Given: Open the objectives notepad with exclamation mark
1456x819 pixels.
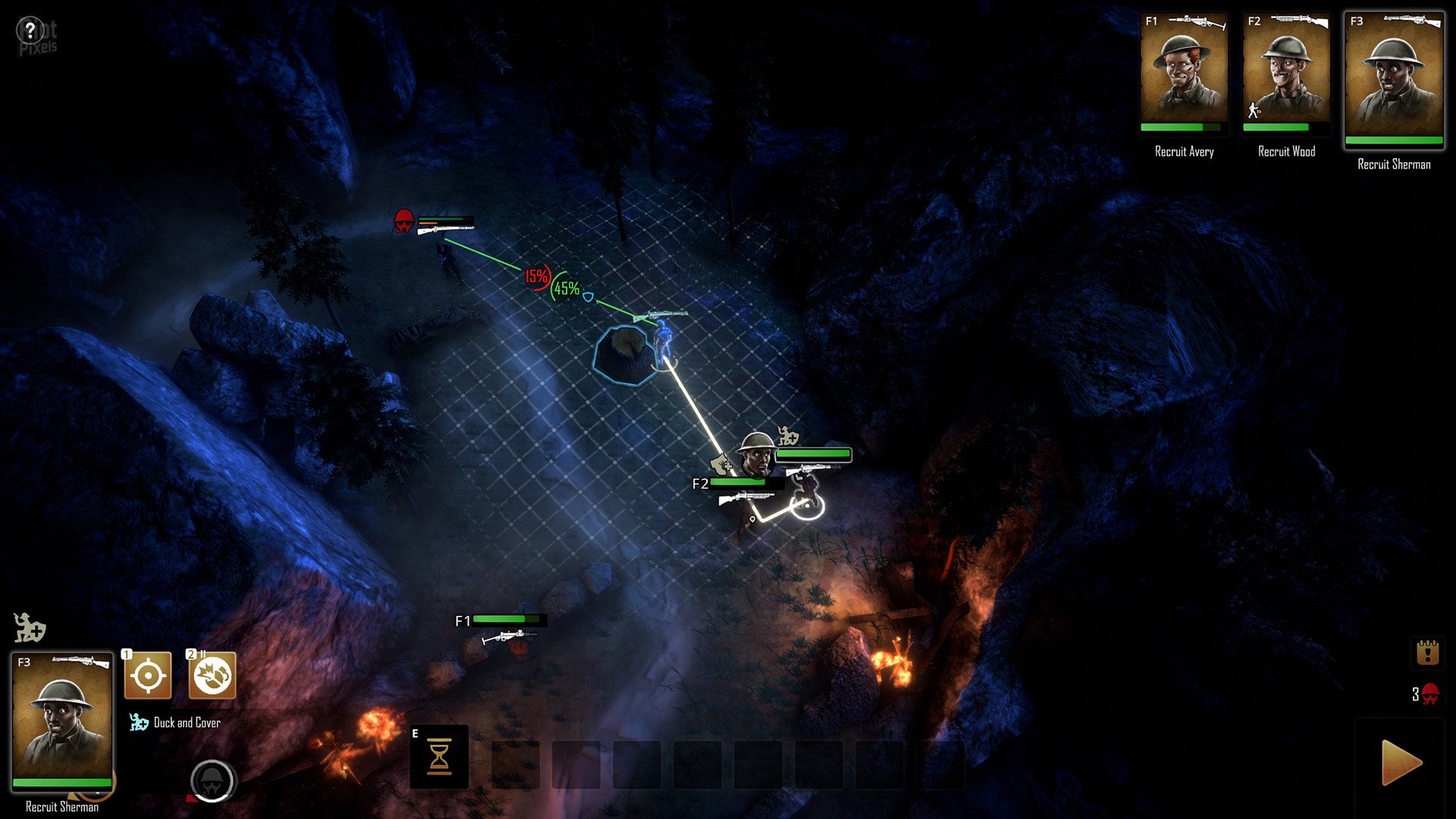Looking at the screenshot, I should (x=1427, y=652).
